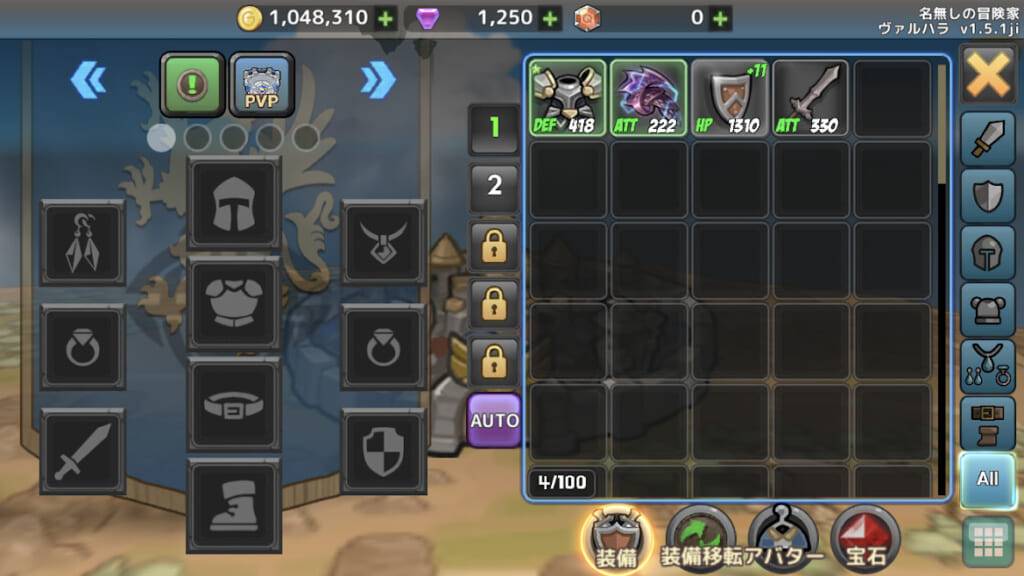Switch to equipment preset 2
Viewport: 1024px width, 576px height.
[x=494, y=185]
